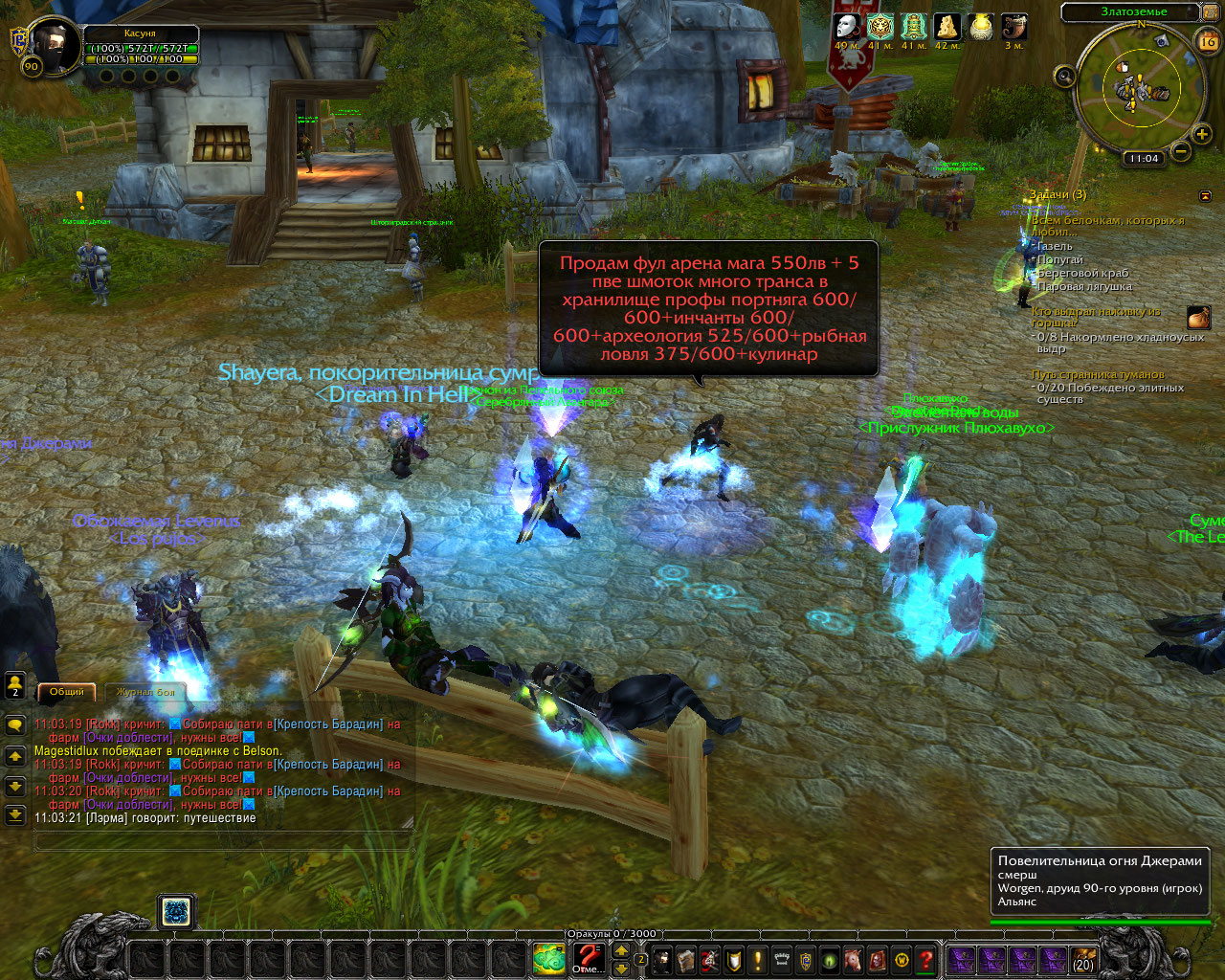This screenshot has height=980, width=1225.
Task: Open the red question mark help button
Action: point(925,959)
